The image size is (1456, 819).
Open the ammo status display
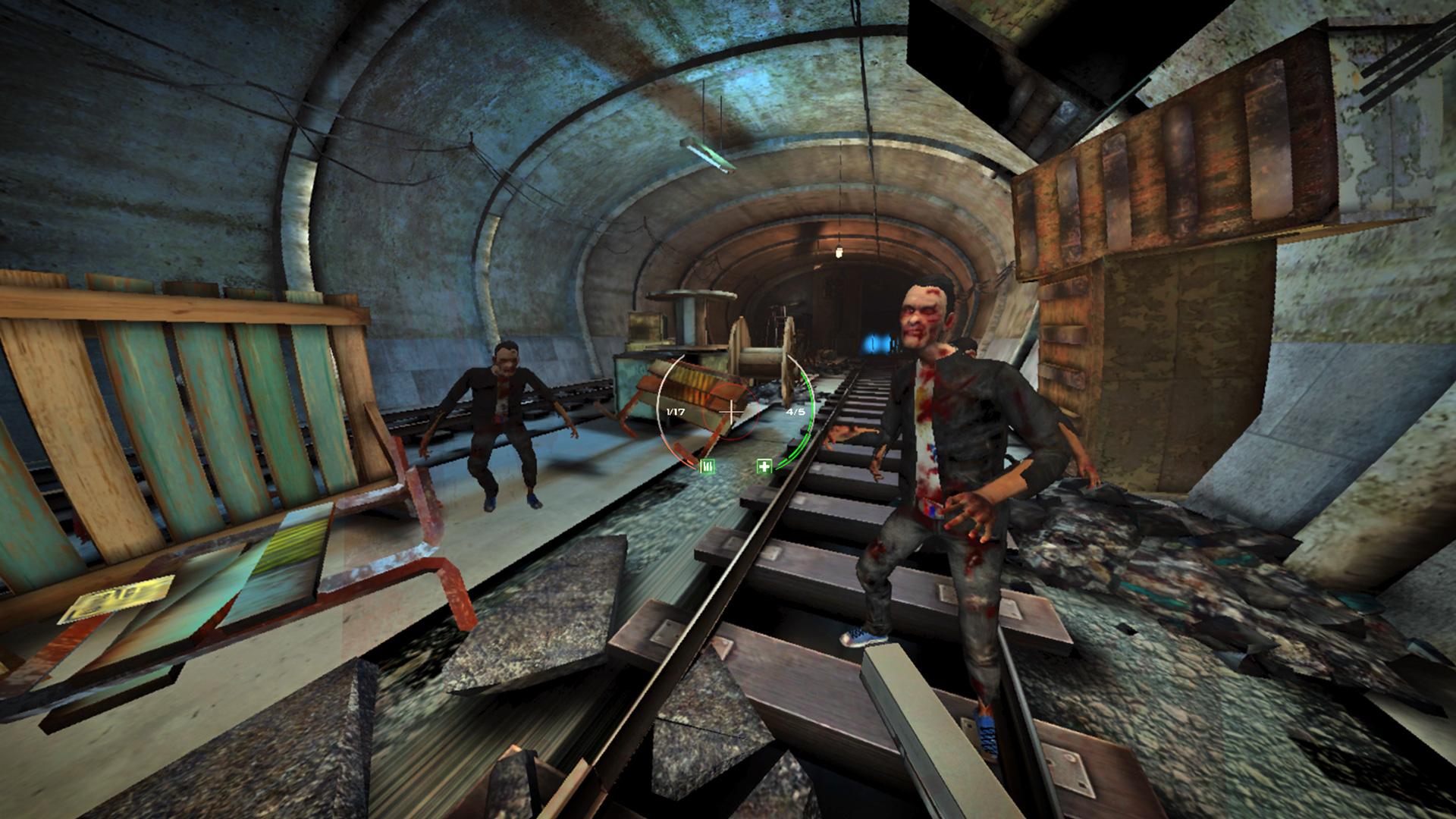coord(675,410)
